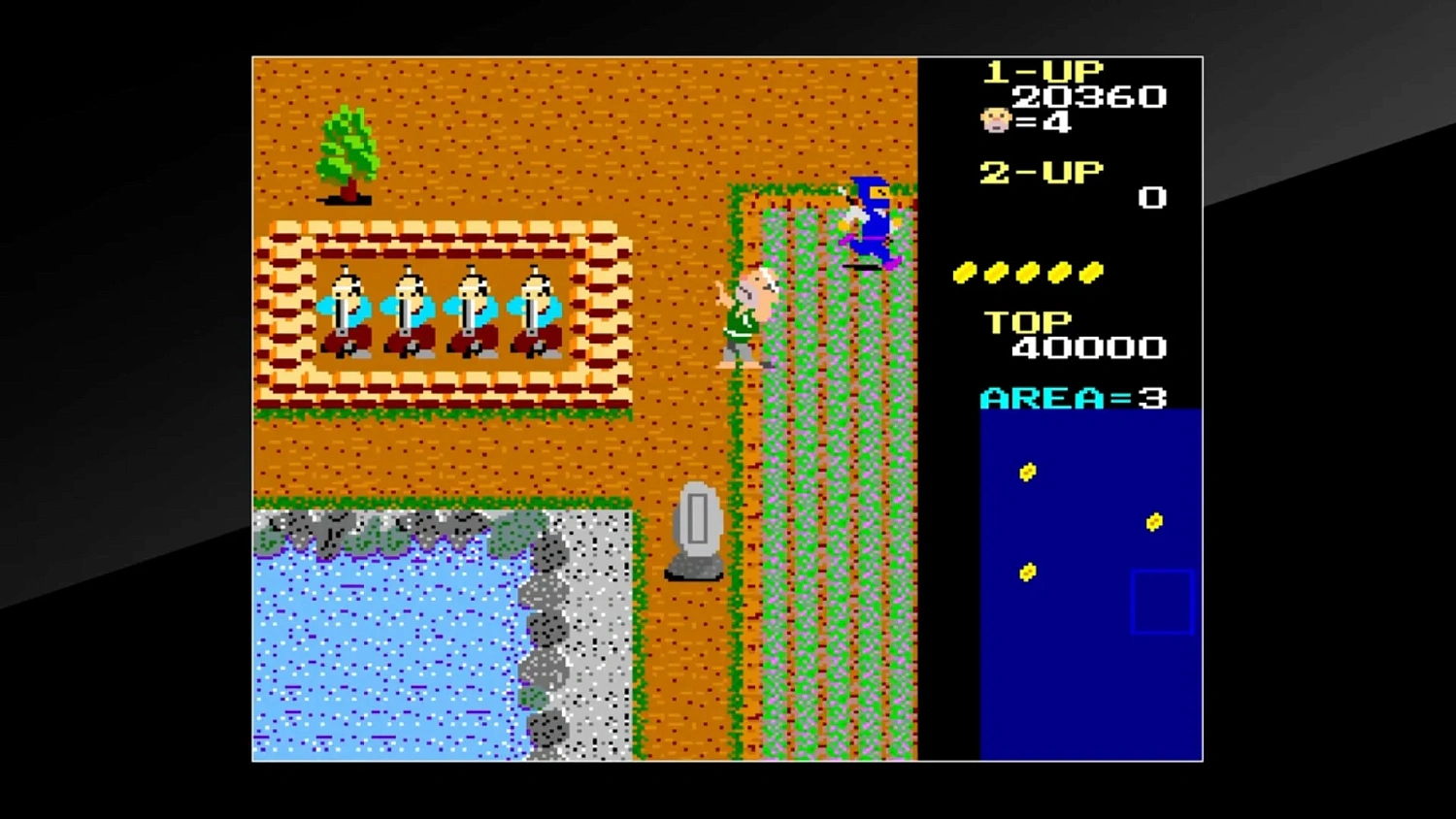Select the 1-UP label
The image size is (1456, 819).
coord(1042,69)
